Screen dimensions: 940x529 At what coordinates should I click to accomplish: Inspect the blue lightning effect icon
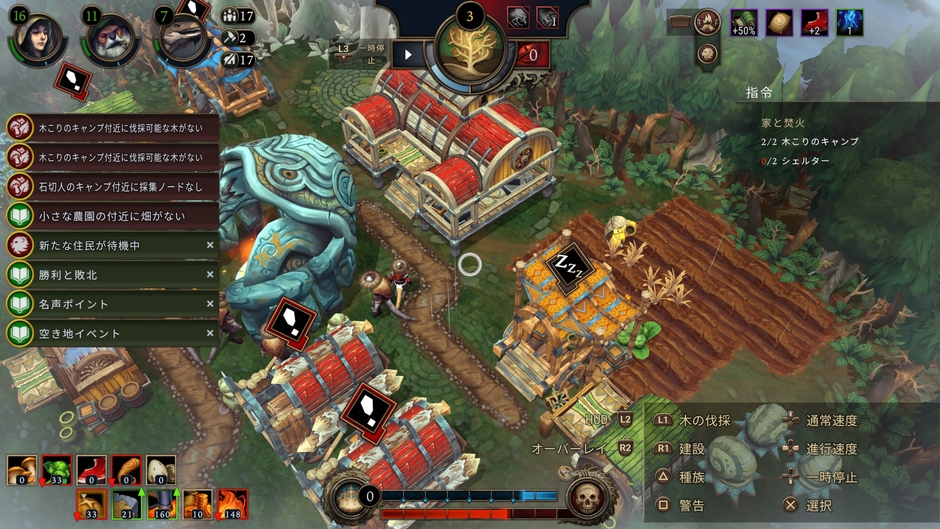point(850,23)
